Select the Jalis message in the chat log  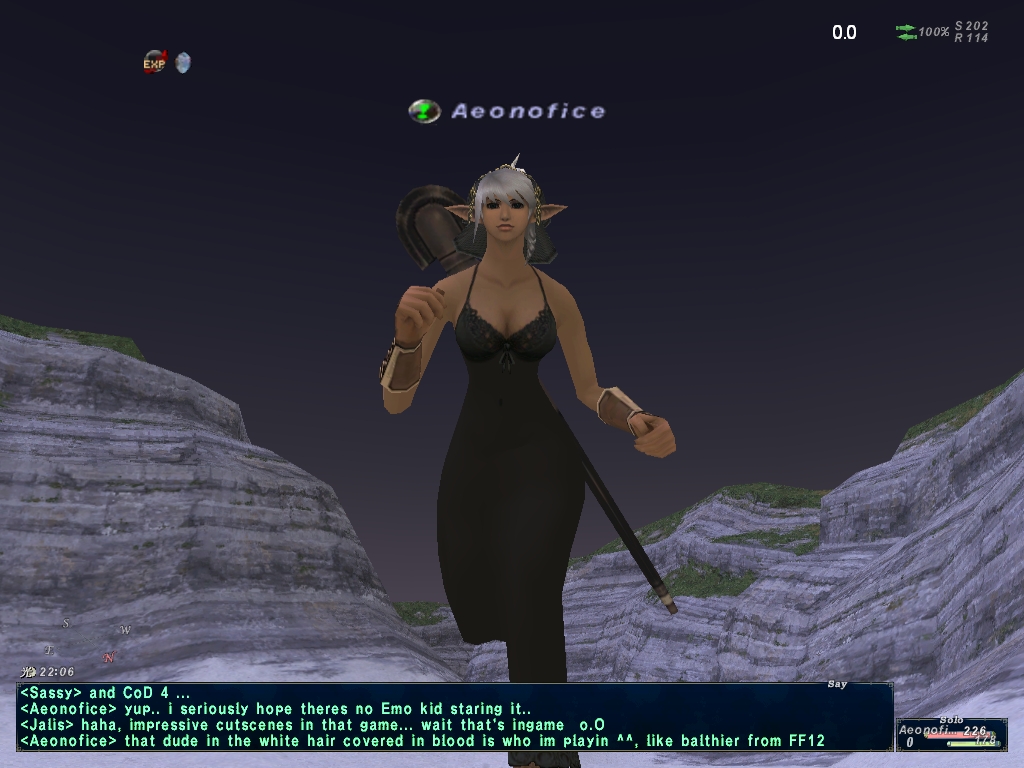pos(312,725)
